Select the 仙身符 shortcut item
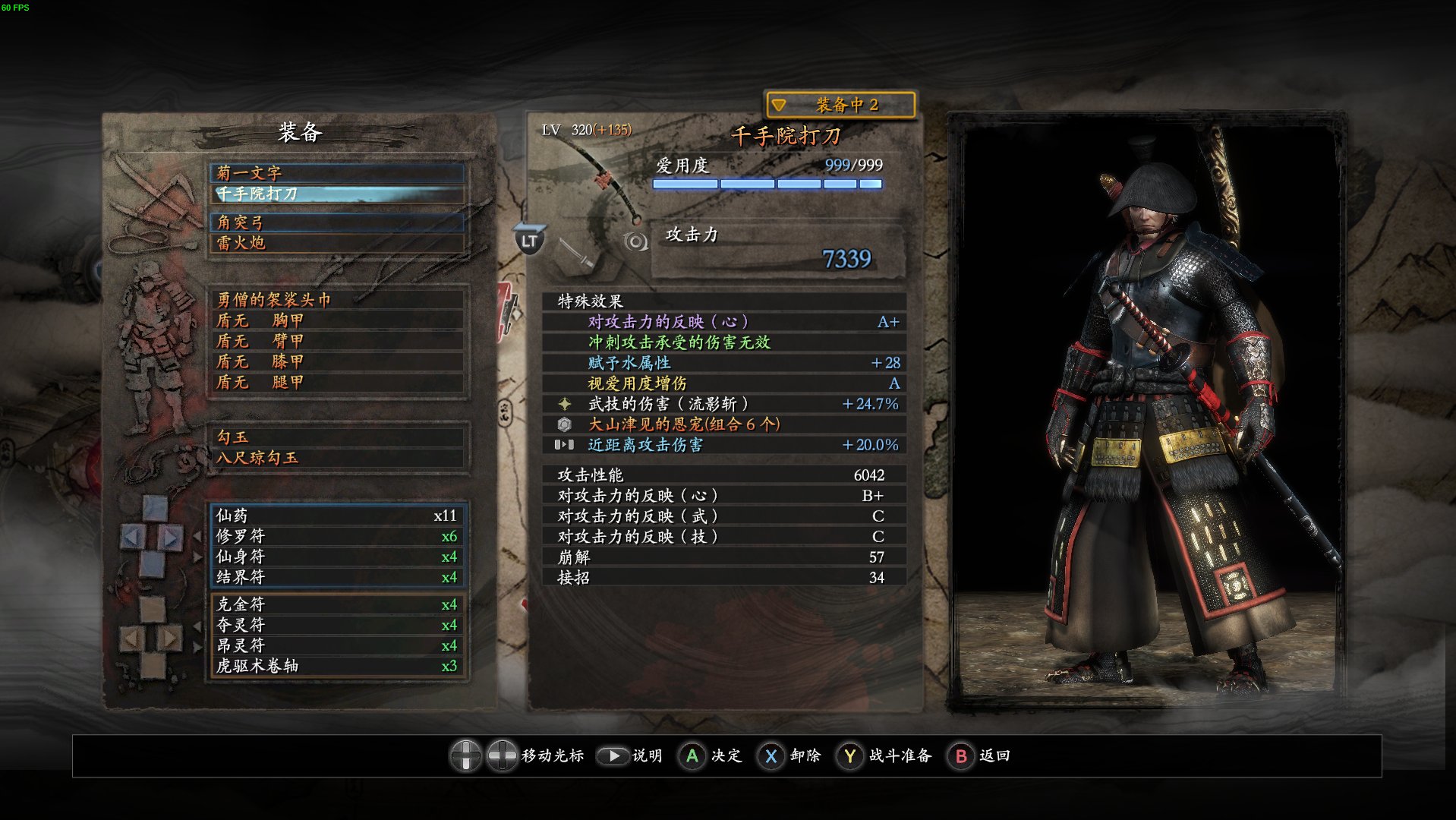 (336, 557)
